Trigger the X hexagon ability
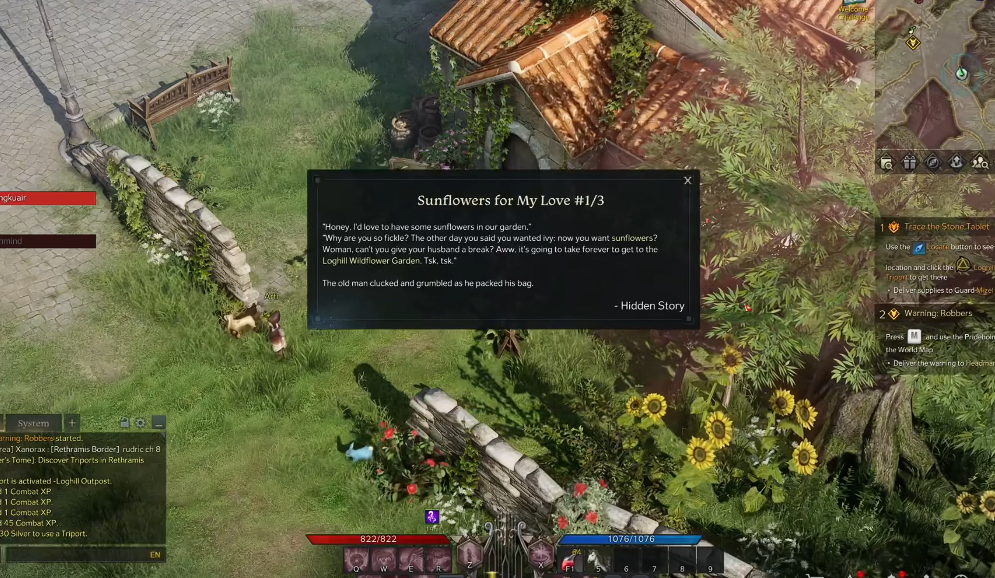The height and width of the screenshot is (578, 995). (x=541, y=553)
